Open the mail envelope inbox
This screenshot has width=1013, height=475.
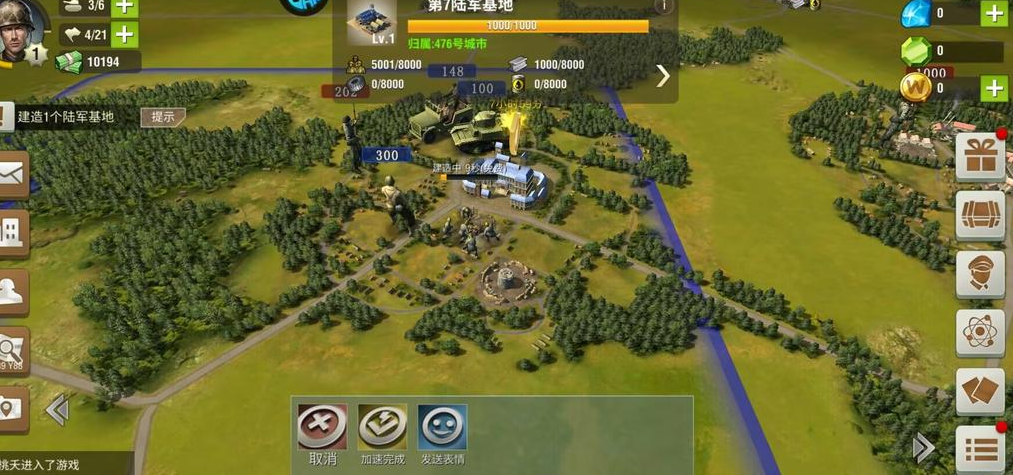[12, 175]
